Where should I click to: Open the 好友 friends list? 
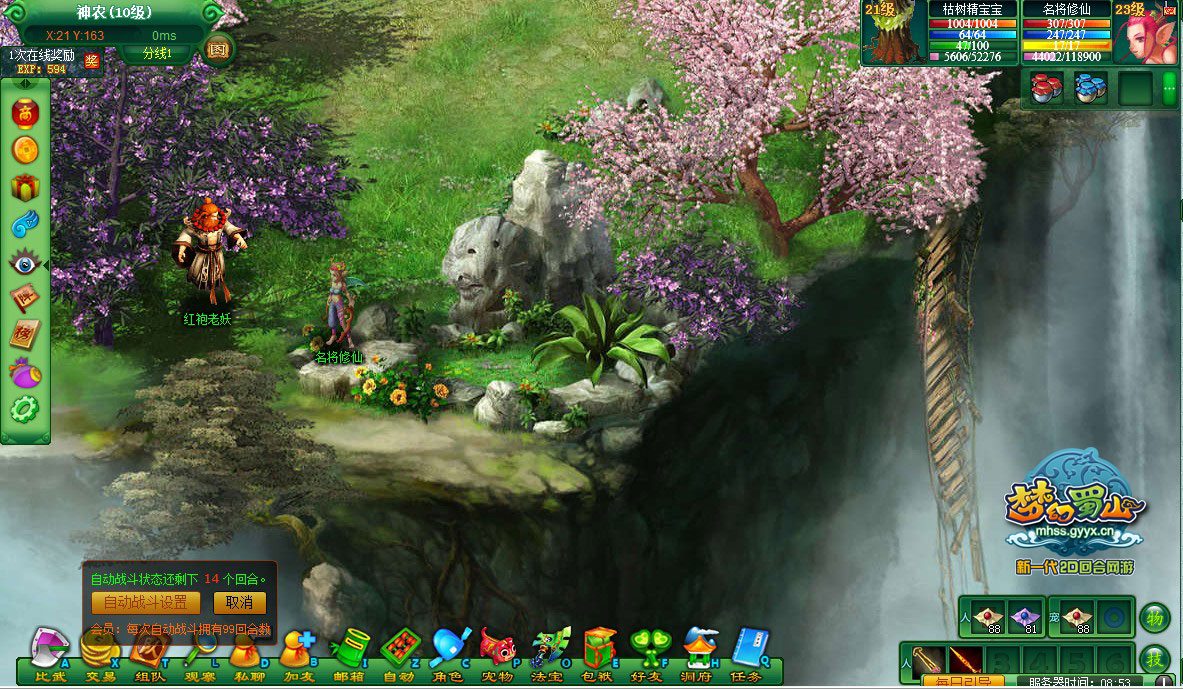coord(649,652)
